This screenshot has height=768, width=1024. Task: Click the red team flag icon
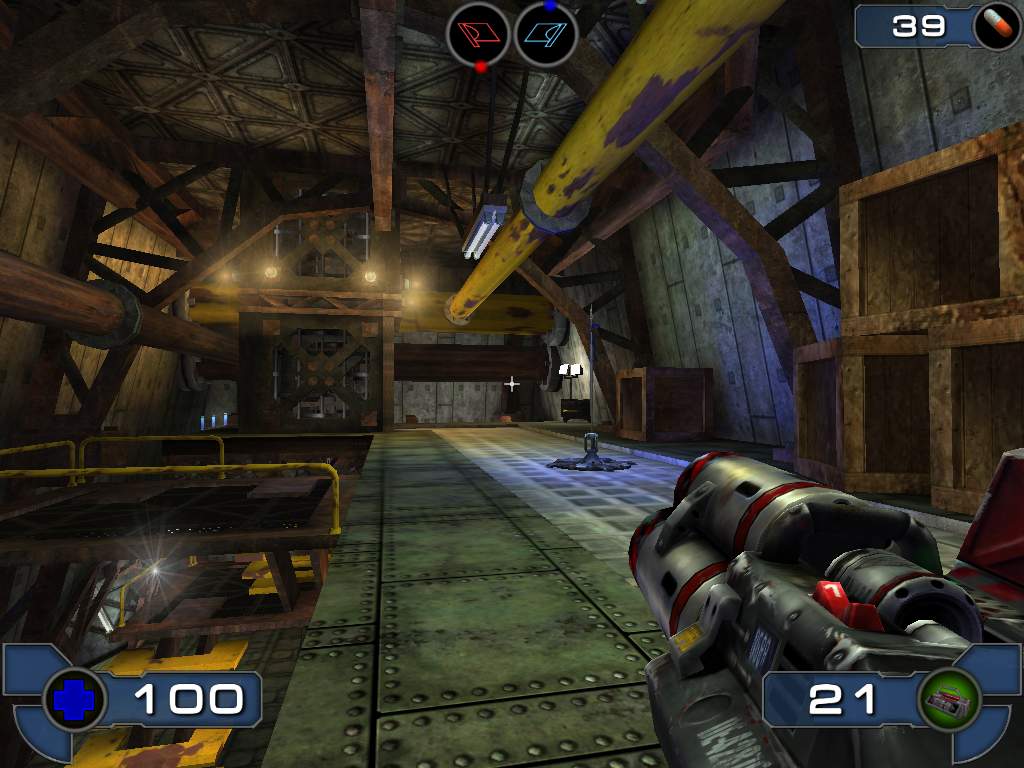pos(478,33)
